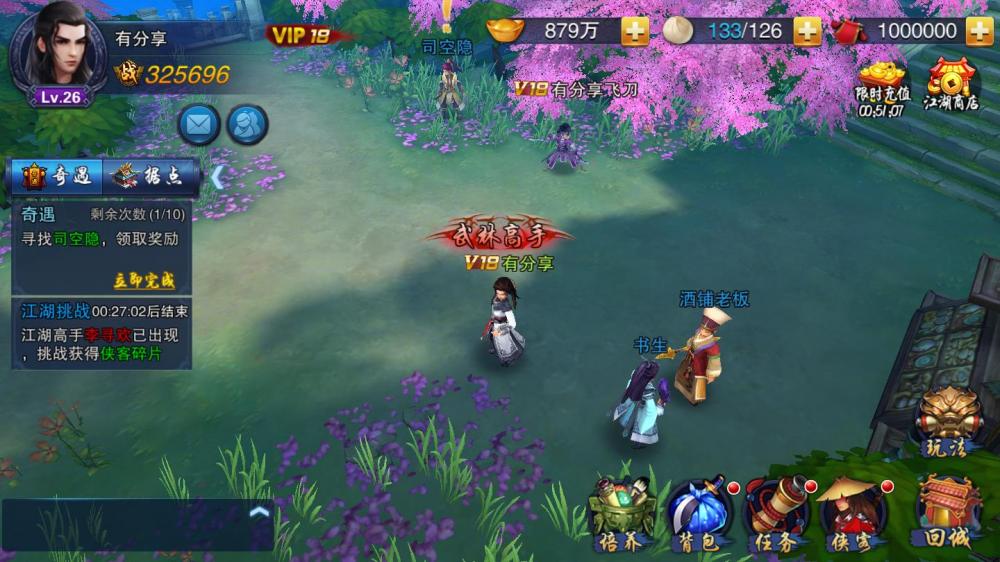This screenshot has height=562, width=1000.
Task: Open the 江湖商店 shop
Action: (951, 85)
